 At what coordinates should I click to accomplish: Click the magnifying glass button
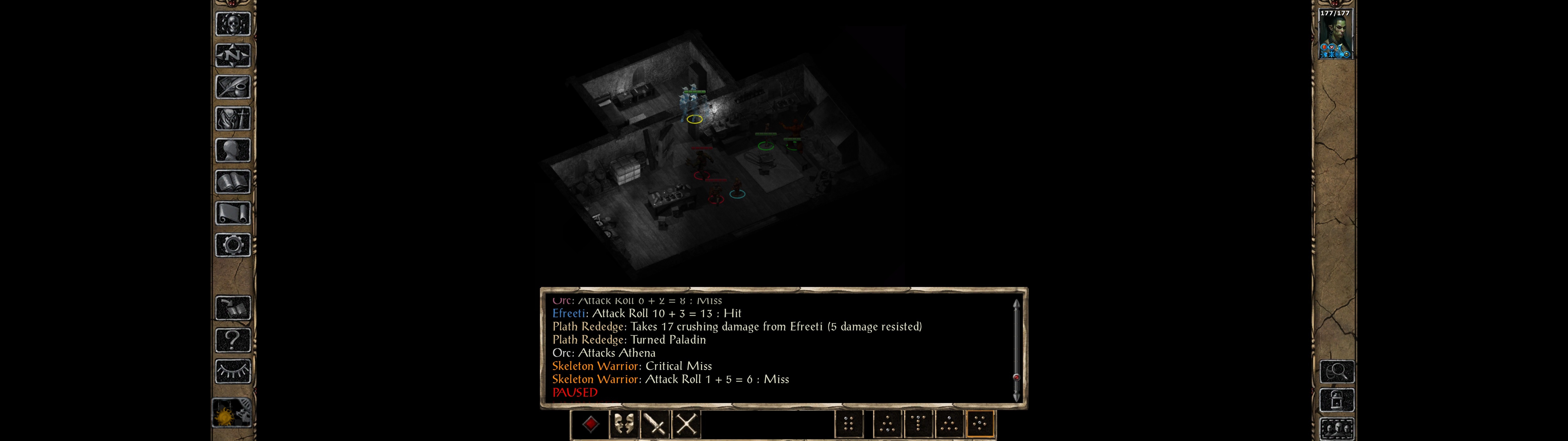(x=1336, y=371)
